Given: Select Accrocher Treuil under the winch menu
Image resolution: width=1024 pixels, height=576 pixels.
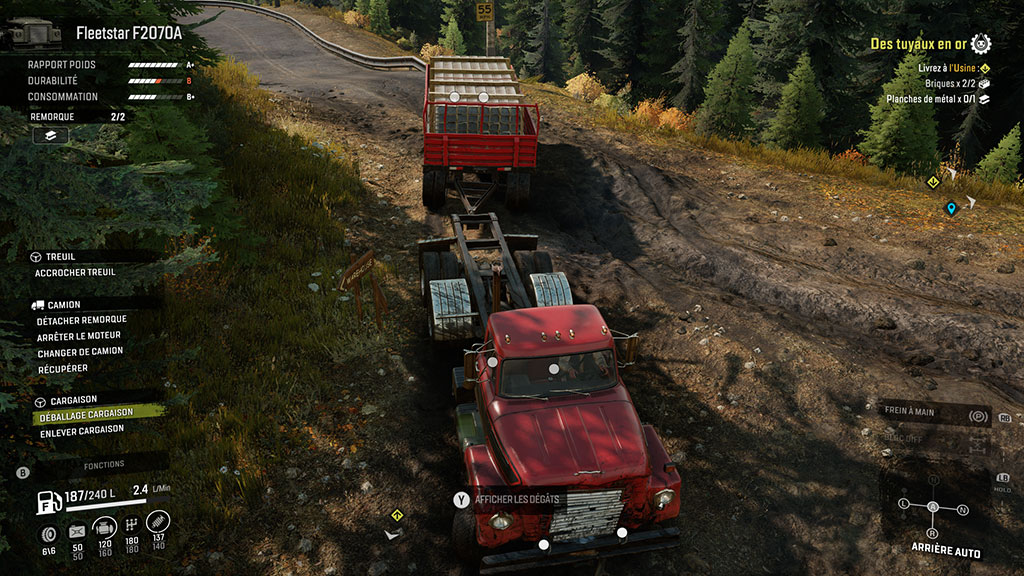Looking at the screenshot, I should pyautogui.click(x=75, y=272).
